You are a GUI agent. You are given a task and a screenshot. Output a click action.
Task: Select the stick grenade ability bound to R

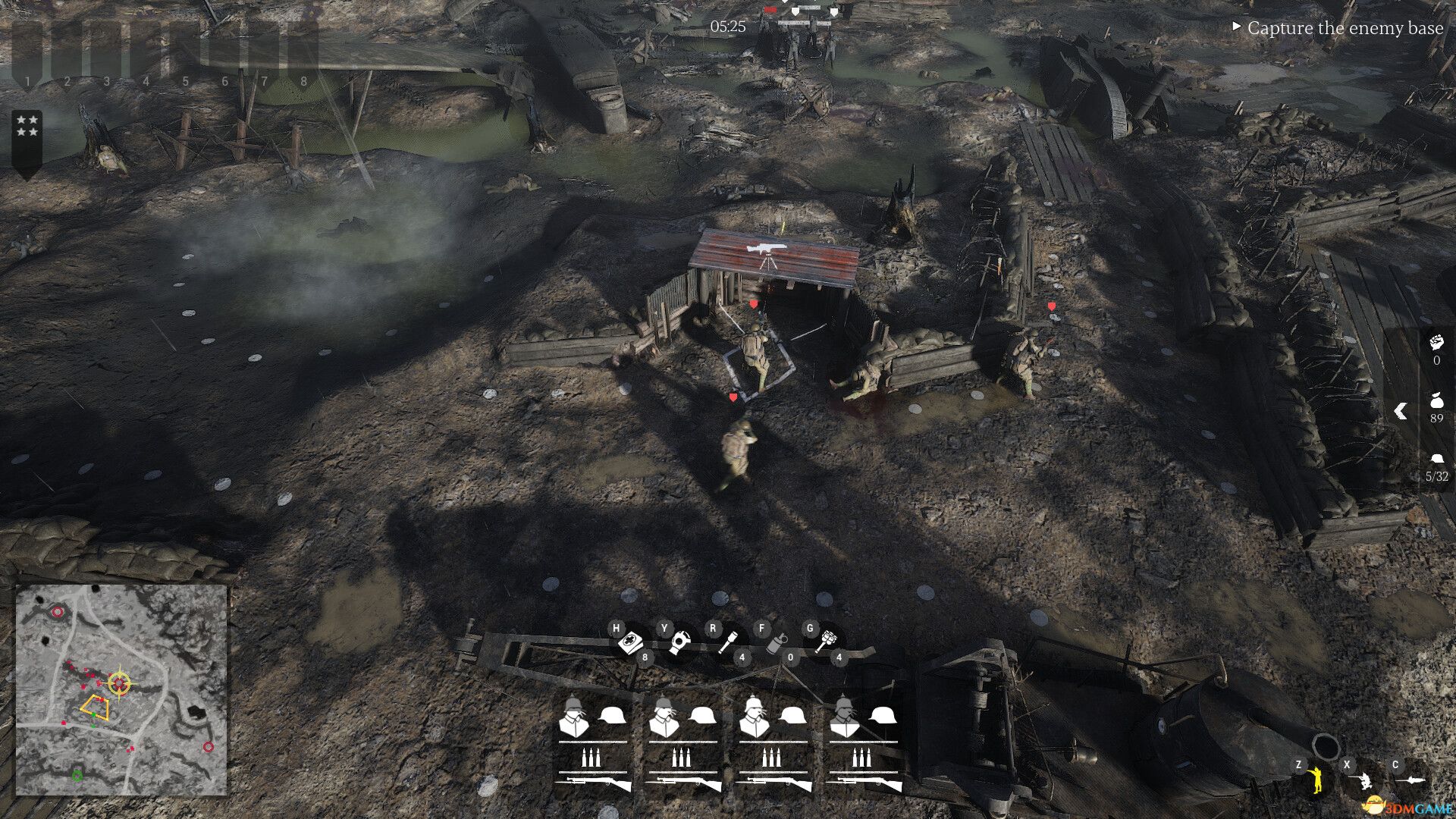tap(729, 643)
